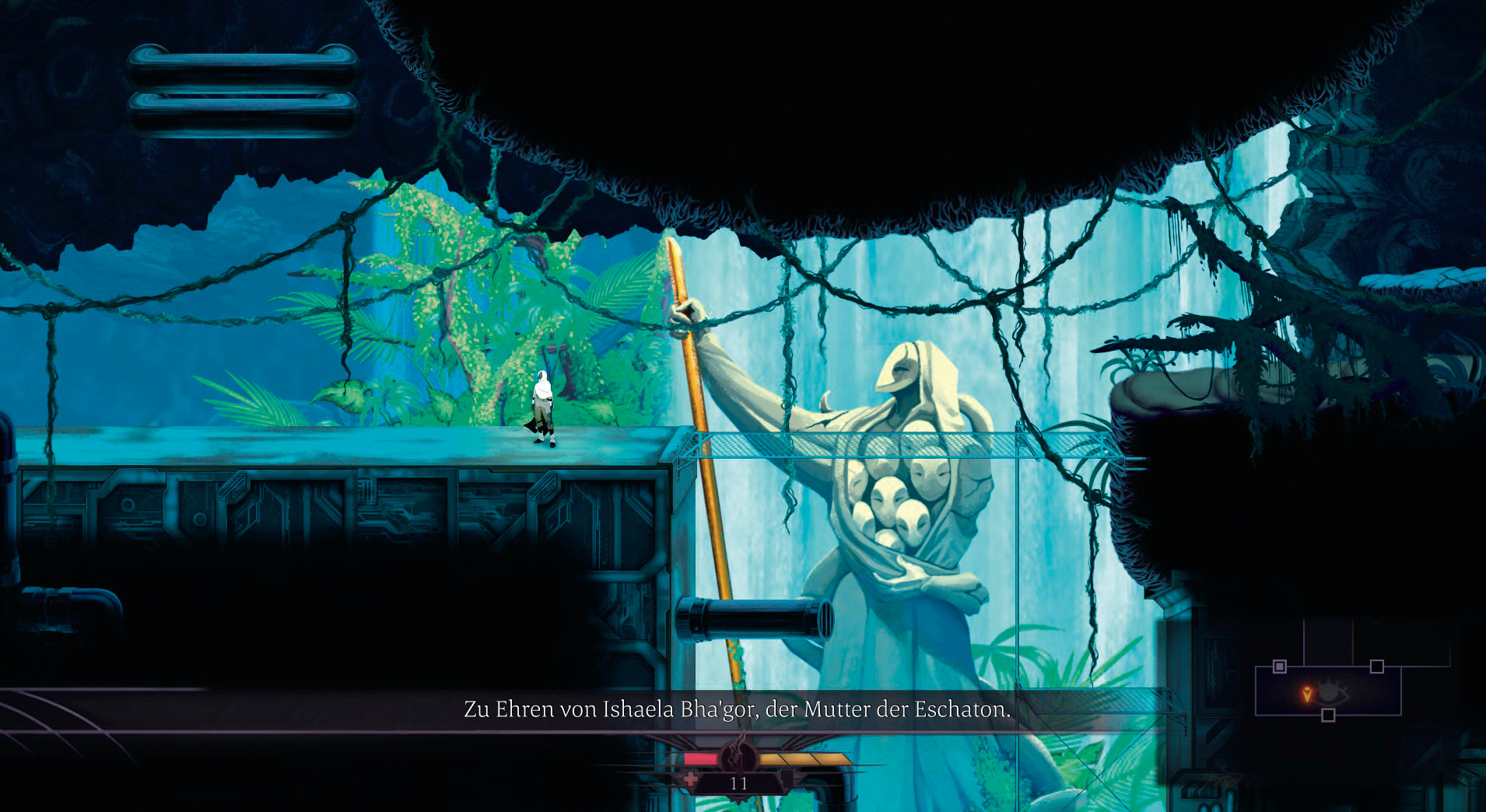Open the room minimap
Screen dimensions: 1486x812
pos(1328,691)
